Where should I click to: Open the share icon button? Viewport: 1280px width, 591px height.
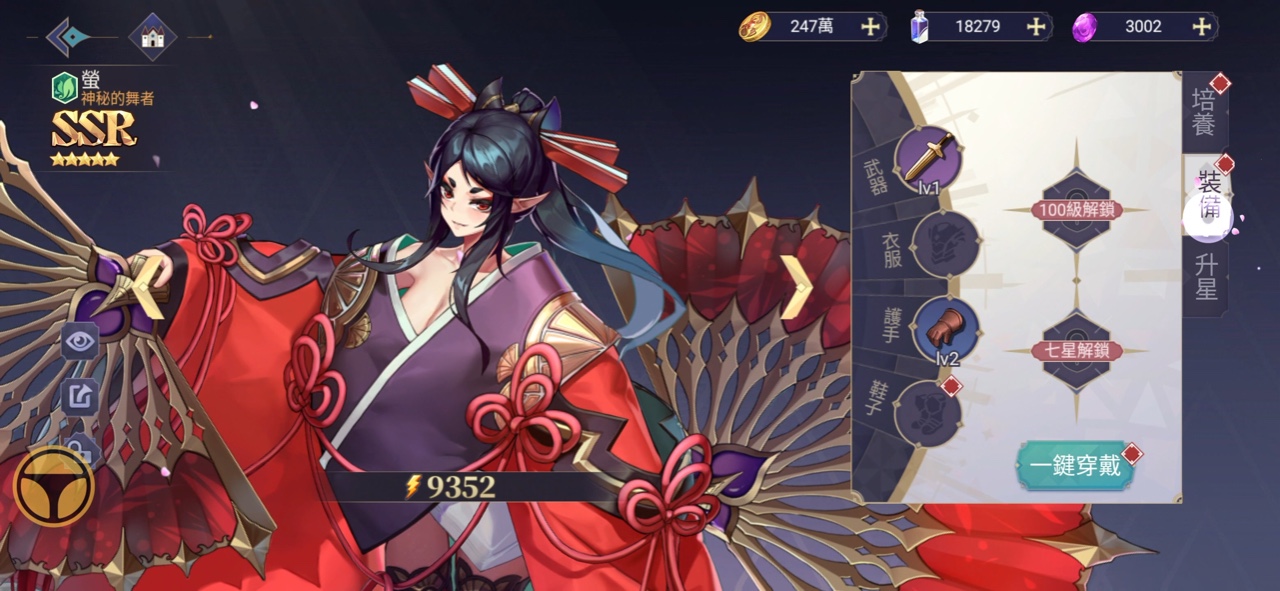pyautogui.click(x=79, y=397)
